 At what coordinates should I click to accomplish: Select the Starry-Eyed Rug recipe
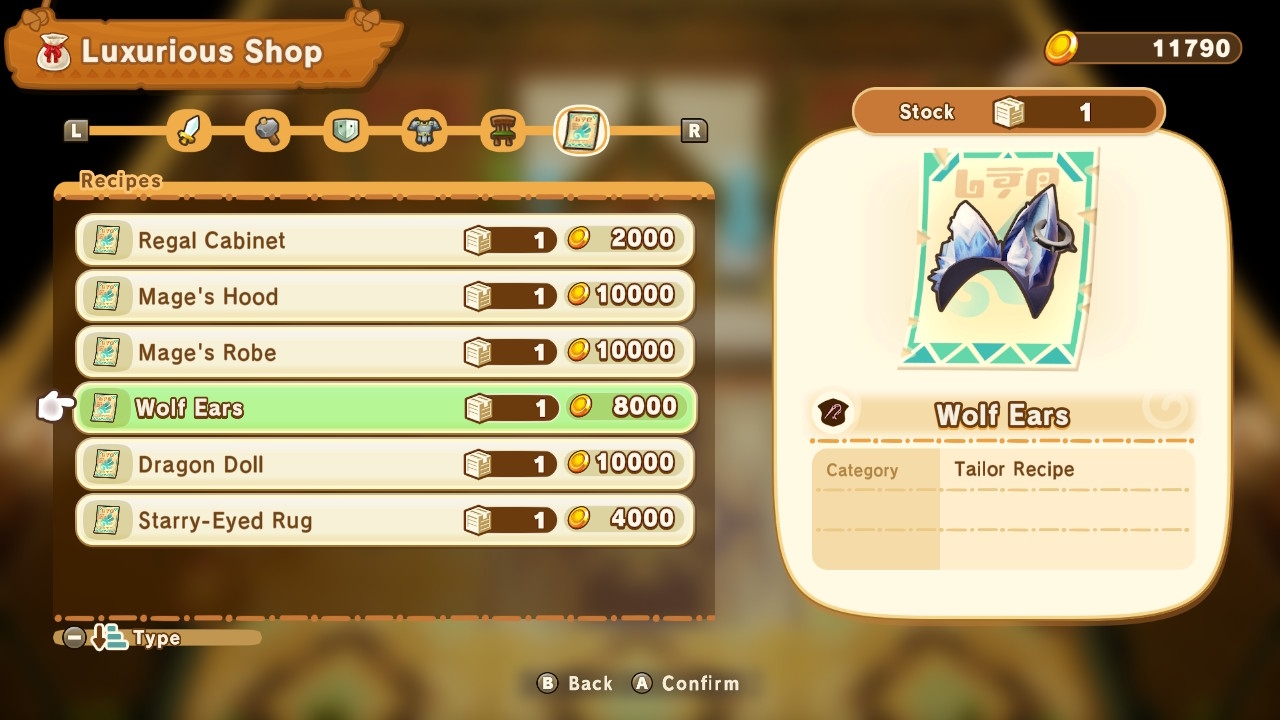384,520
